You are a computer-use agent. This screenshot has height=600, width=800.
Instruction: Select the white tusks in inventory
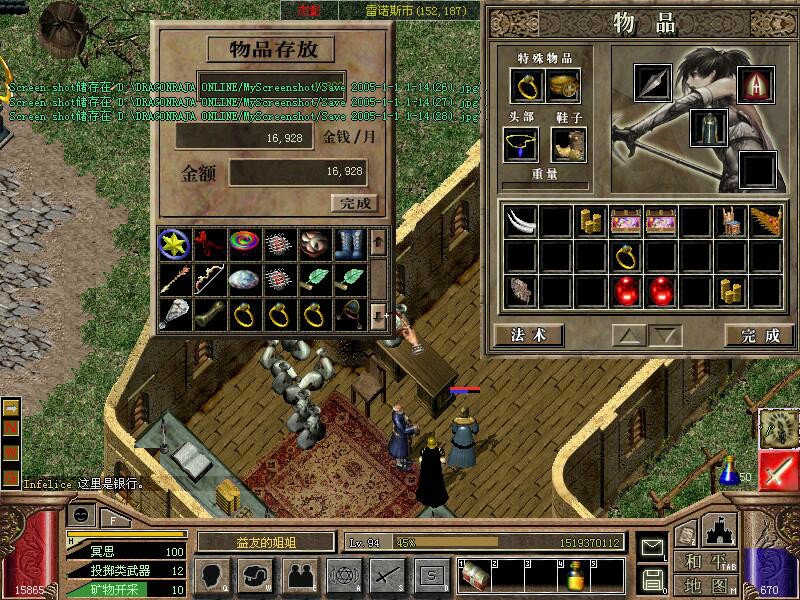tap(522, 221)
